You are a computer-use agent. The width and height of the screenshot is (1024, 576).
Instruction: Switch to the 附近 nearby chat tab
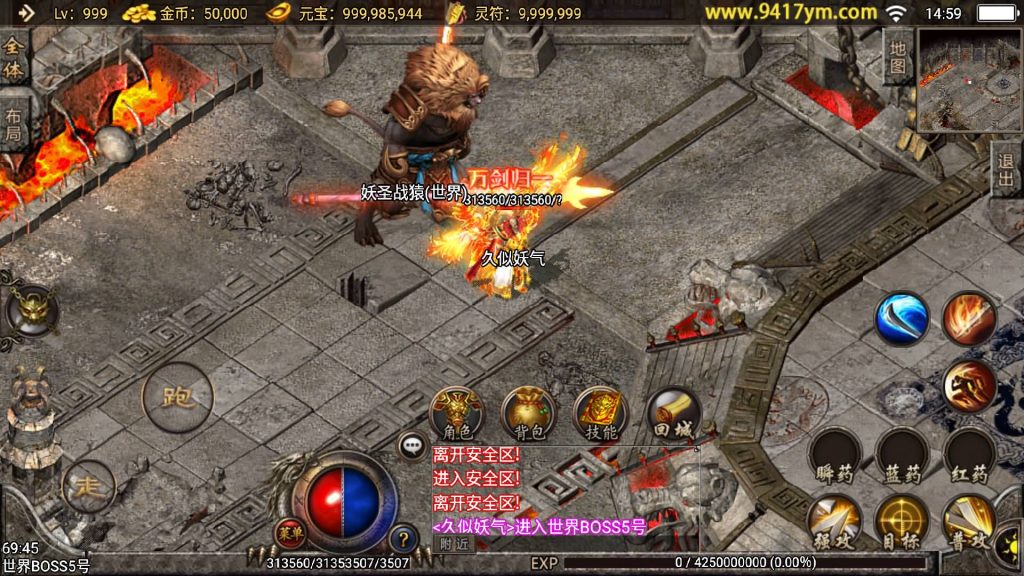[453, 543]
